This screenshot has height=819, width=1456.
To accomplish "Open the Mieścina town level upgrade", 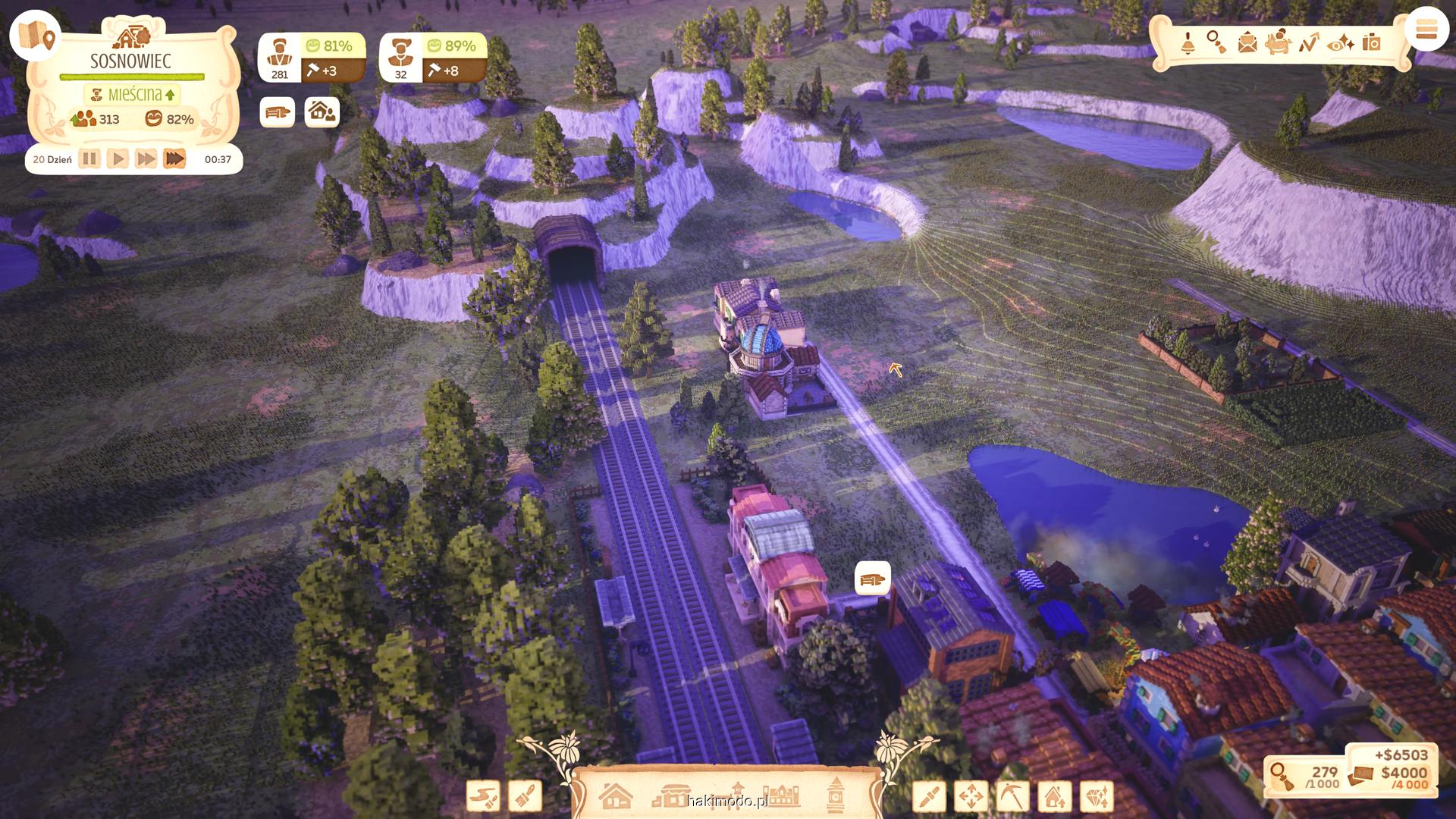I will 133,95.
